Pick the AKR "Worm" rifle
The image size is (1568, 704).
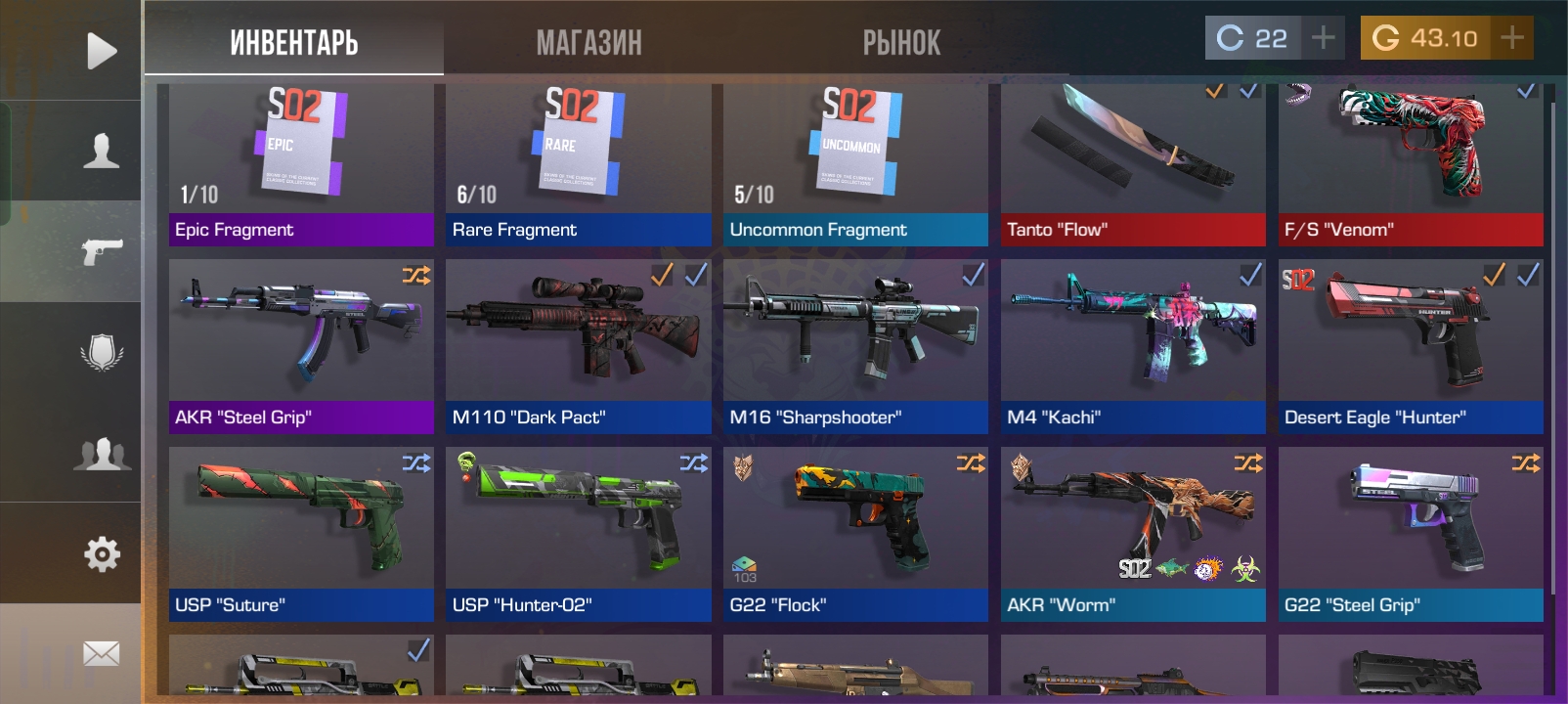point(1133,534)
